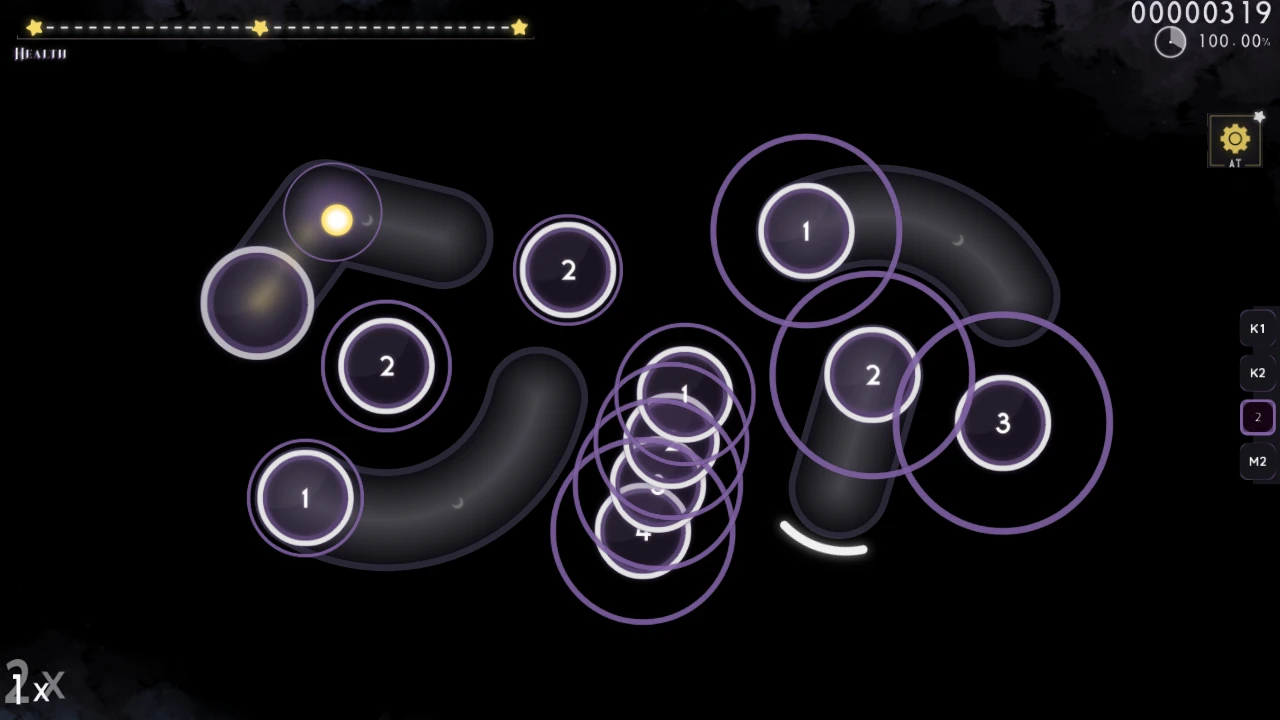Click the clock-shaped song progress indicator
The image size is (1280, 720).
1170,42
